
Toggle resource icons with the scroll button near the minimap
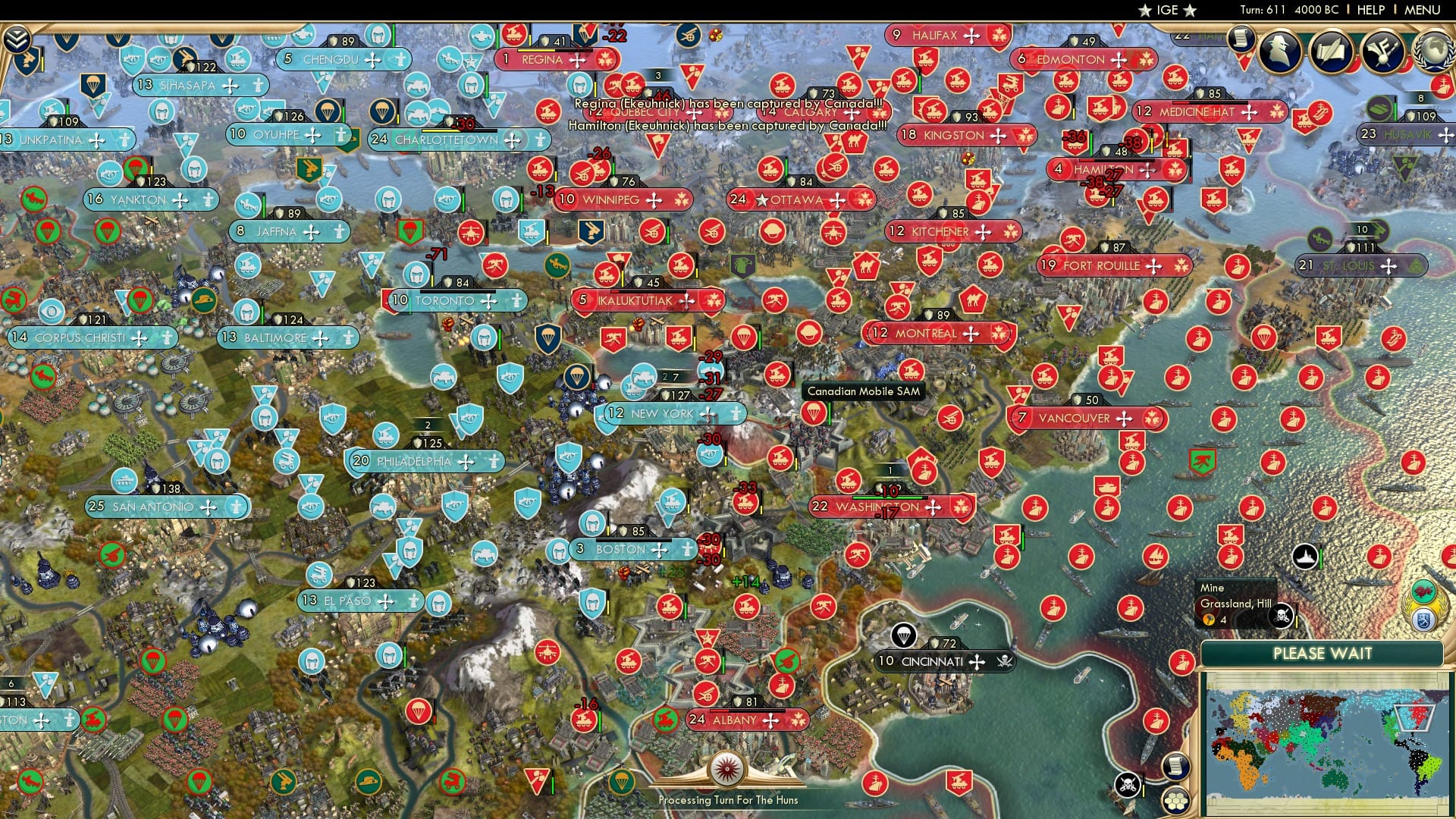coord(1175,766)
